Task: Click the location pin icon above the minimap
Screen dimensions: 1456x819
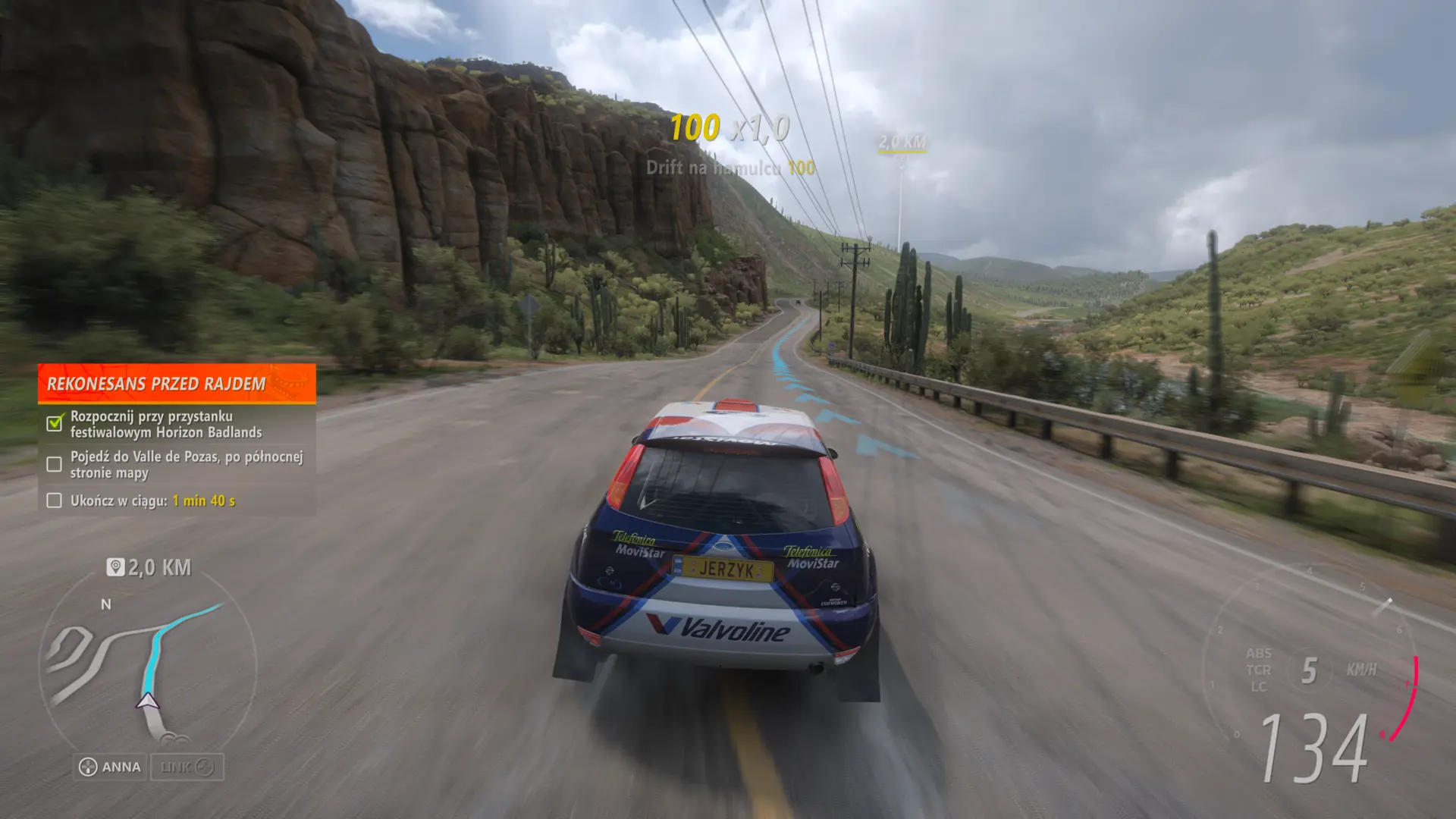Action: point(115,566)
